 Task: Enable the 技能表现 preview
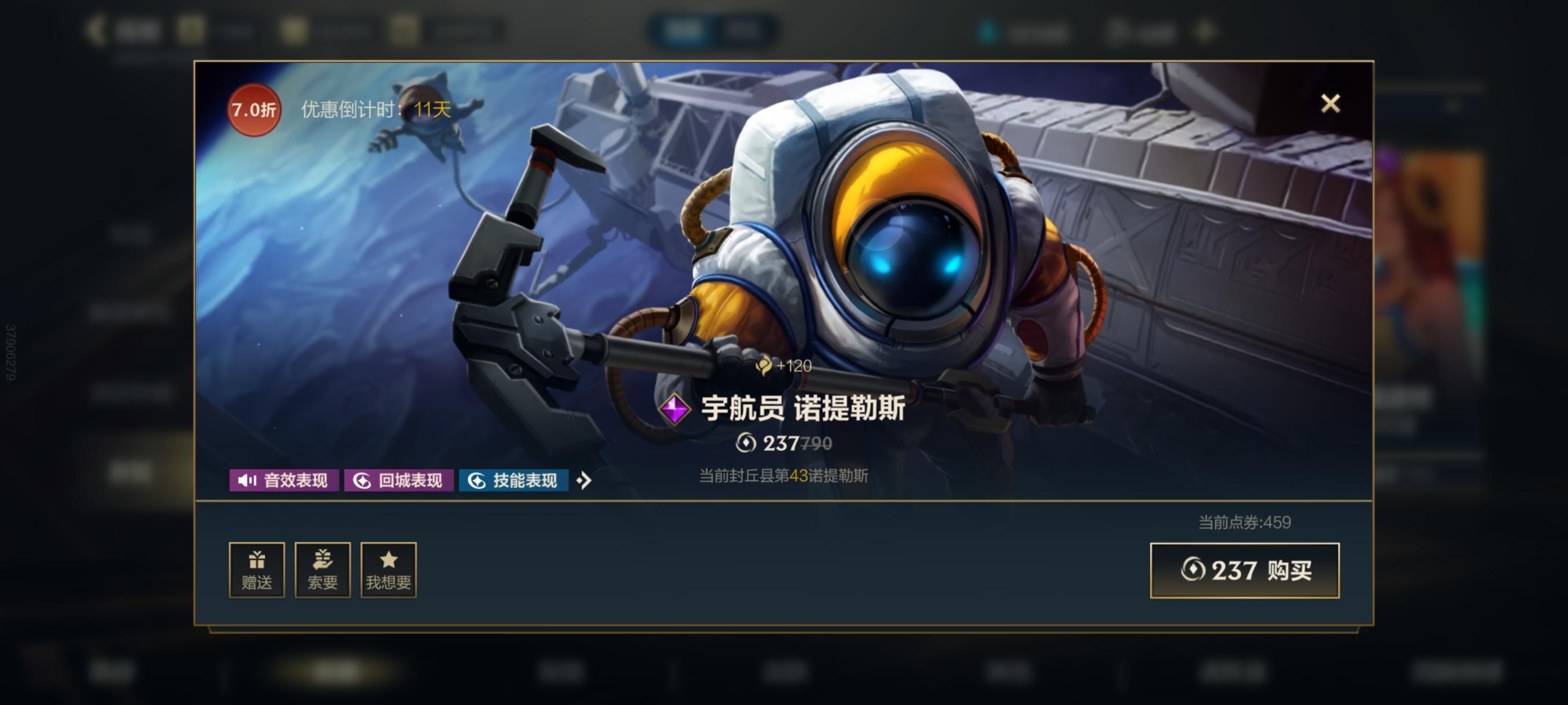[515, 481]
